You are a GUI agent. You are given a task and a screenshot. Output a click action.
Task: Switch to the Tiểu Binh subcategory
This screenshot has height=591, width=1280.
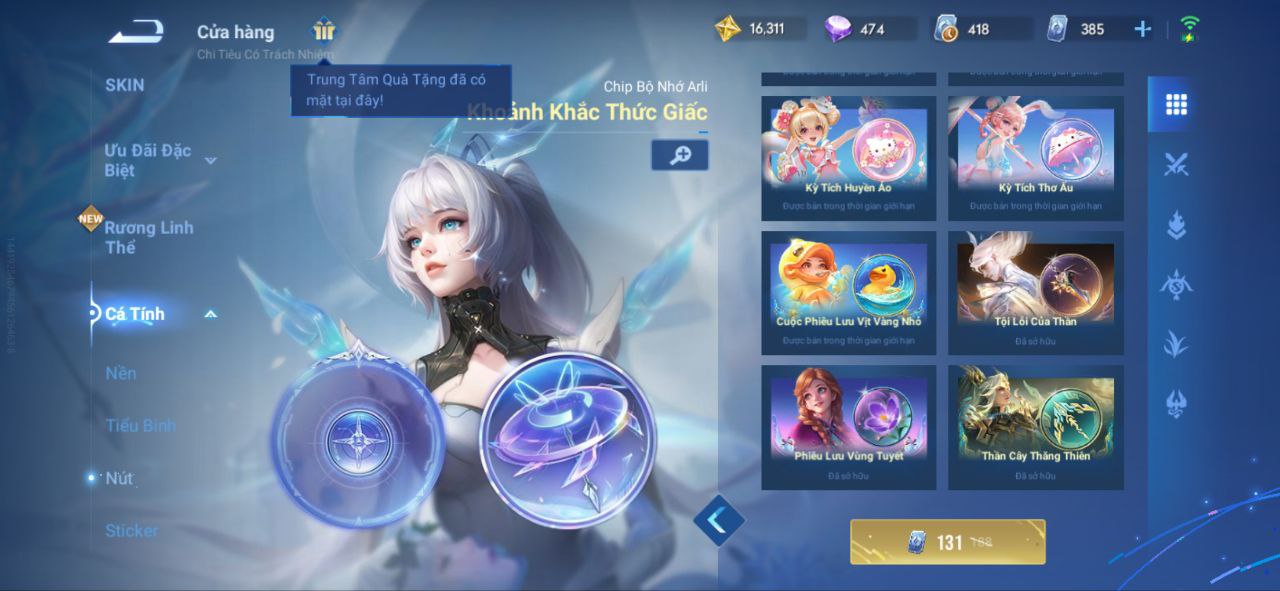click(x=140, y=425)
